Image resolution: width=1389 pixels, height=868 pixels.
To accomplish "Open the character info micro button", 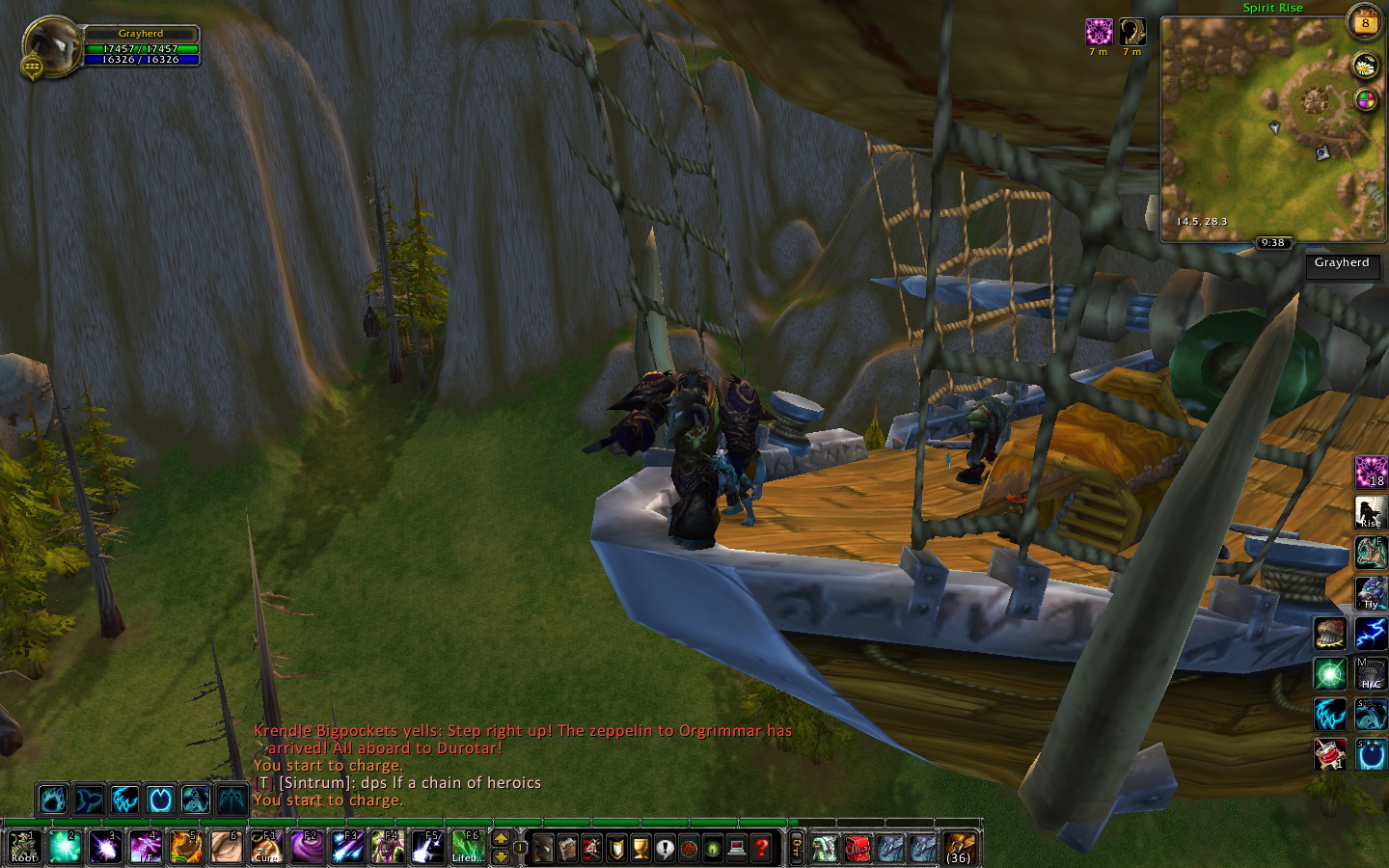I will pyautogui.click(x=543, y=848).
